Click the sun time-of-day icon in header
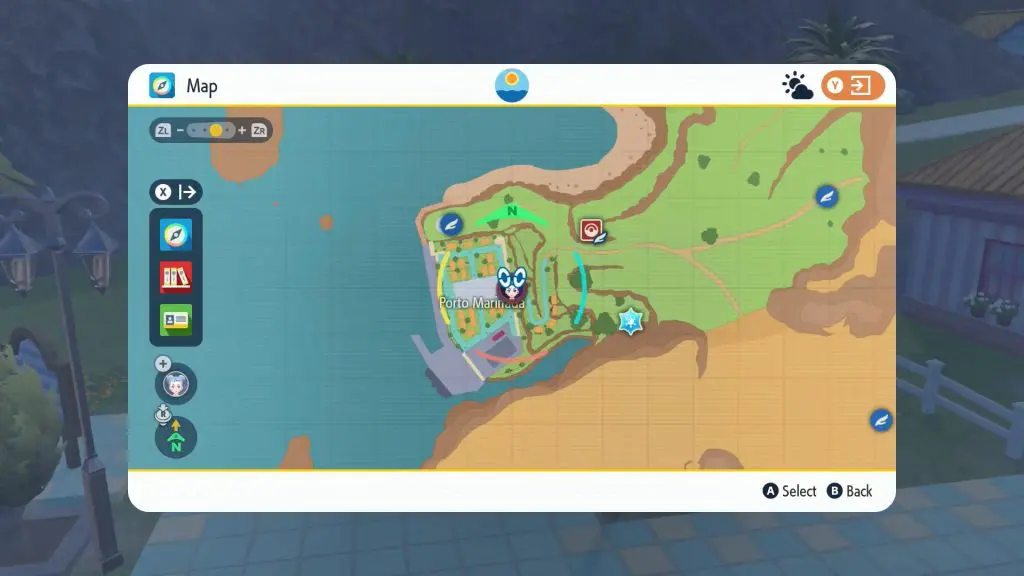1024x576 pixels. [512, 86]
